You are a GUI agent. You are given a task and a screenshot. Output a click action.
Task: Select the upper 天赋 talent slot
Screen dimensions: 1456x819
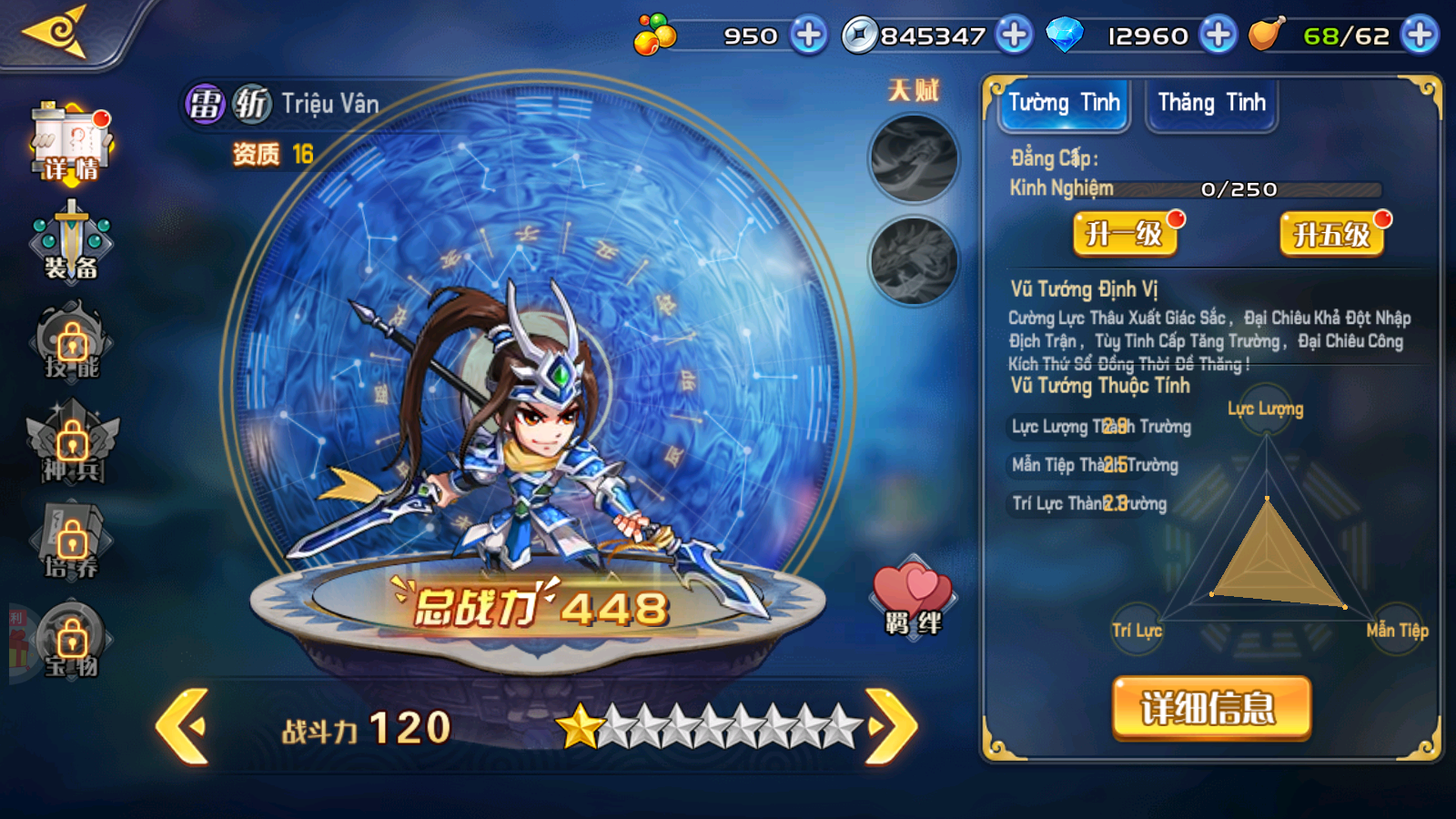tap(914, 158)
